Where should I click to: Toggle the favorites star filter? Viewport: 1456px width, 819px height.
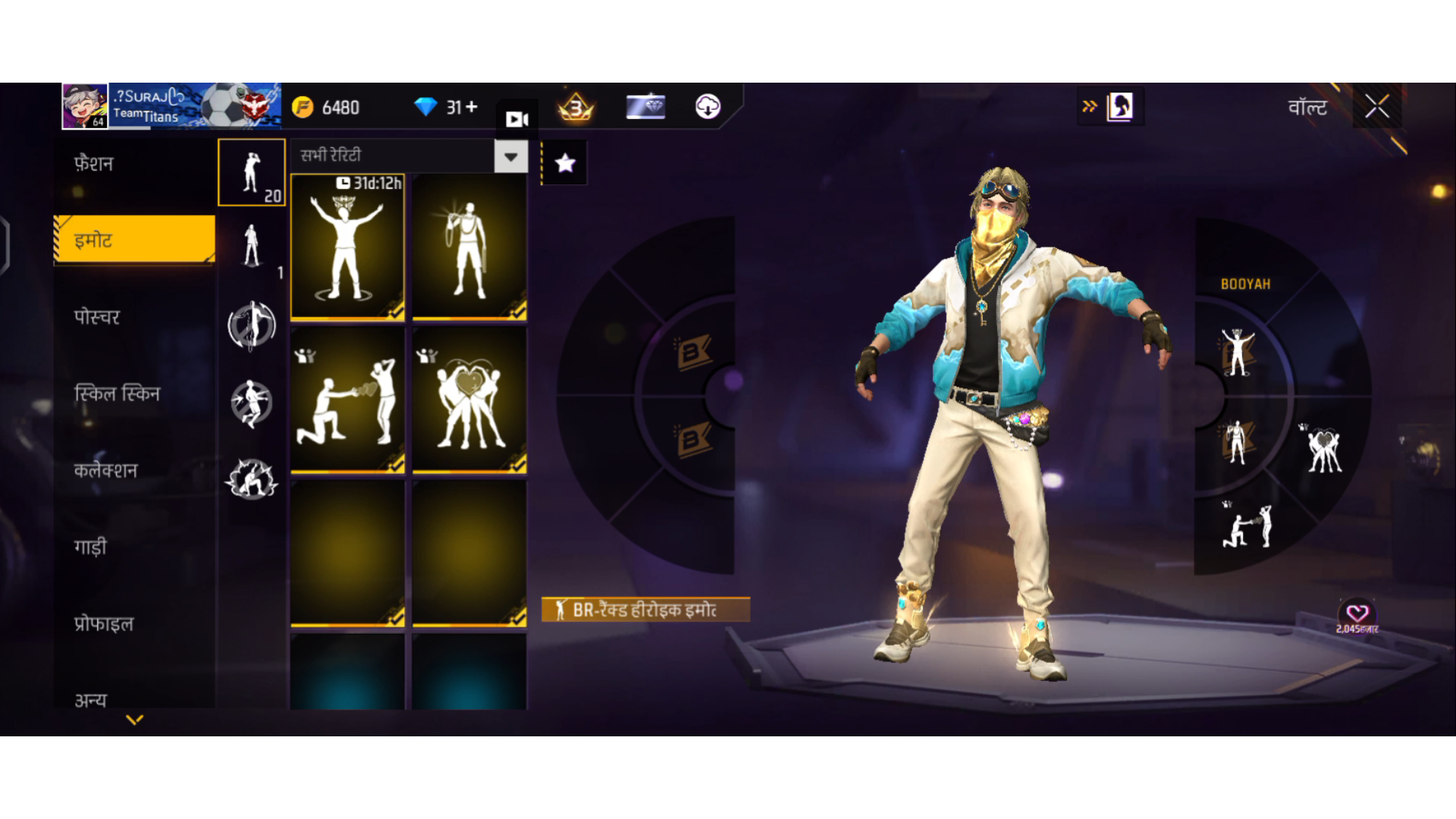564,162
